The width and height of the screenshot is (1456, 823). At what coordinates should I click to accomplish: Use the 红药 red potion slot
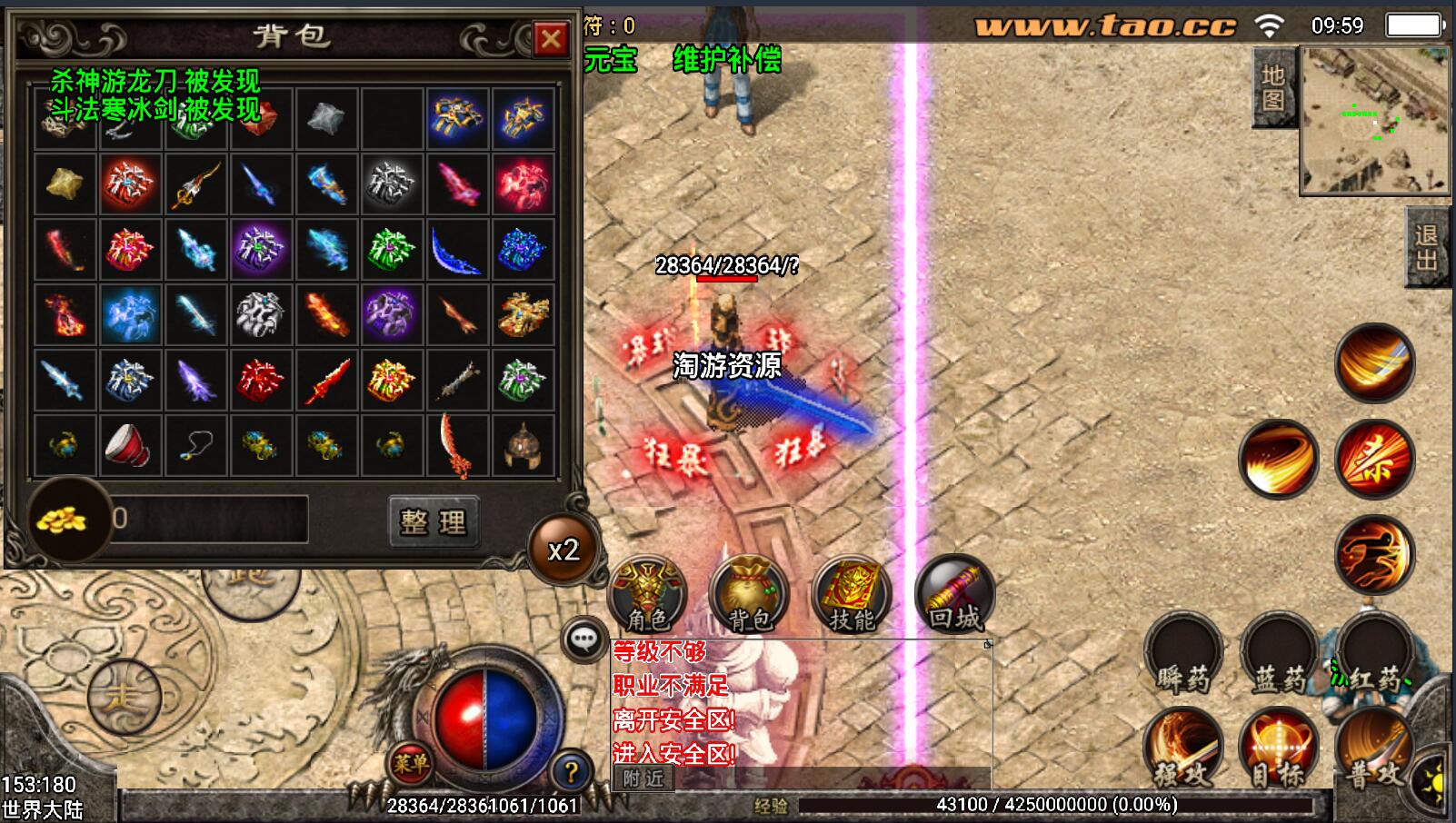coord(1374,654)
